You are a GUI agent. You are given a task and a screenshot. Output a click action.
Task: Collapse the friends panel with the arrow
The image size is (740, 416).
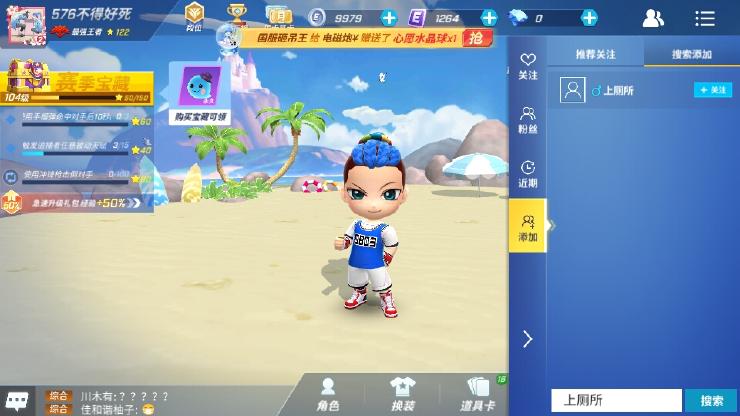[527, 339]
